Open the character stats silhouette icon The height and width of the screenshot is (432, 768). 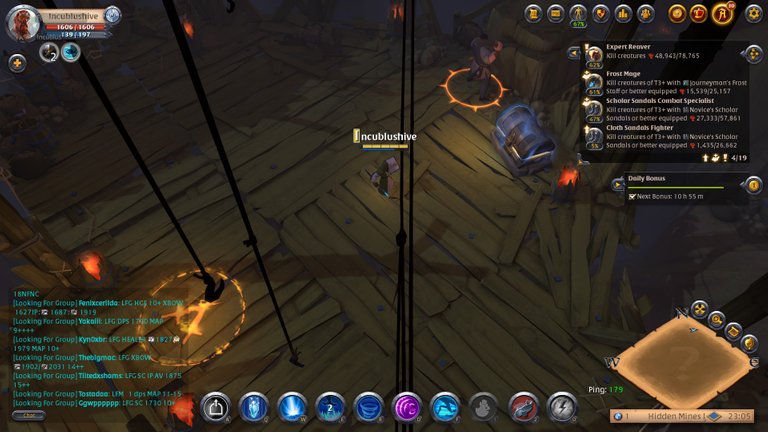coord(578,13)
